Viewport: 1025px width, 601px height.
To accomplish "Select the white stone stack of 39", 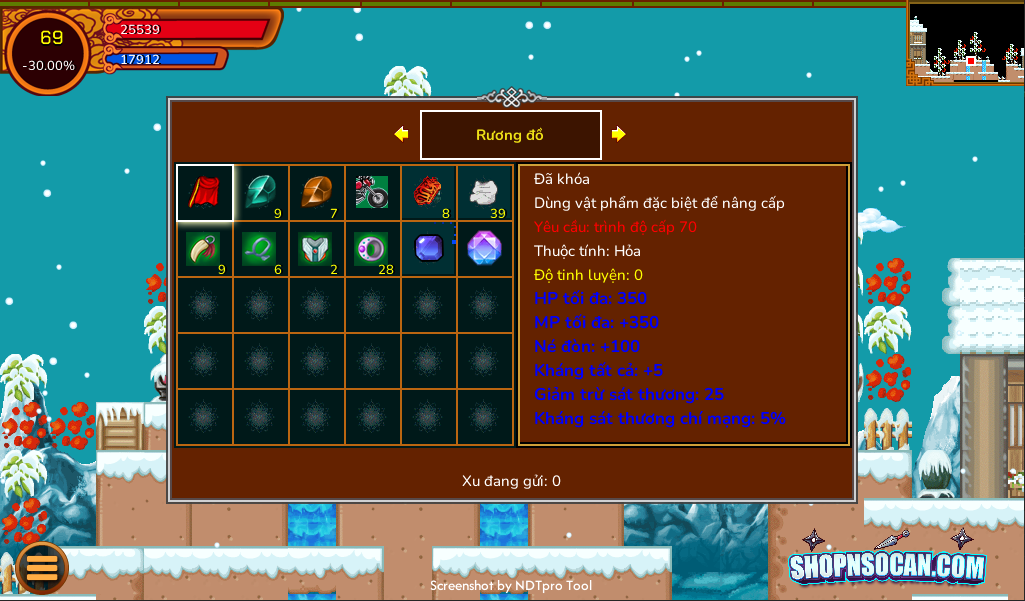I will [485, 193].
